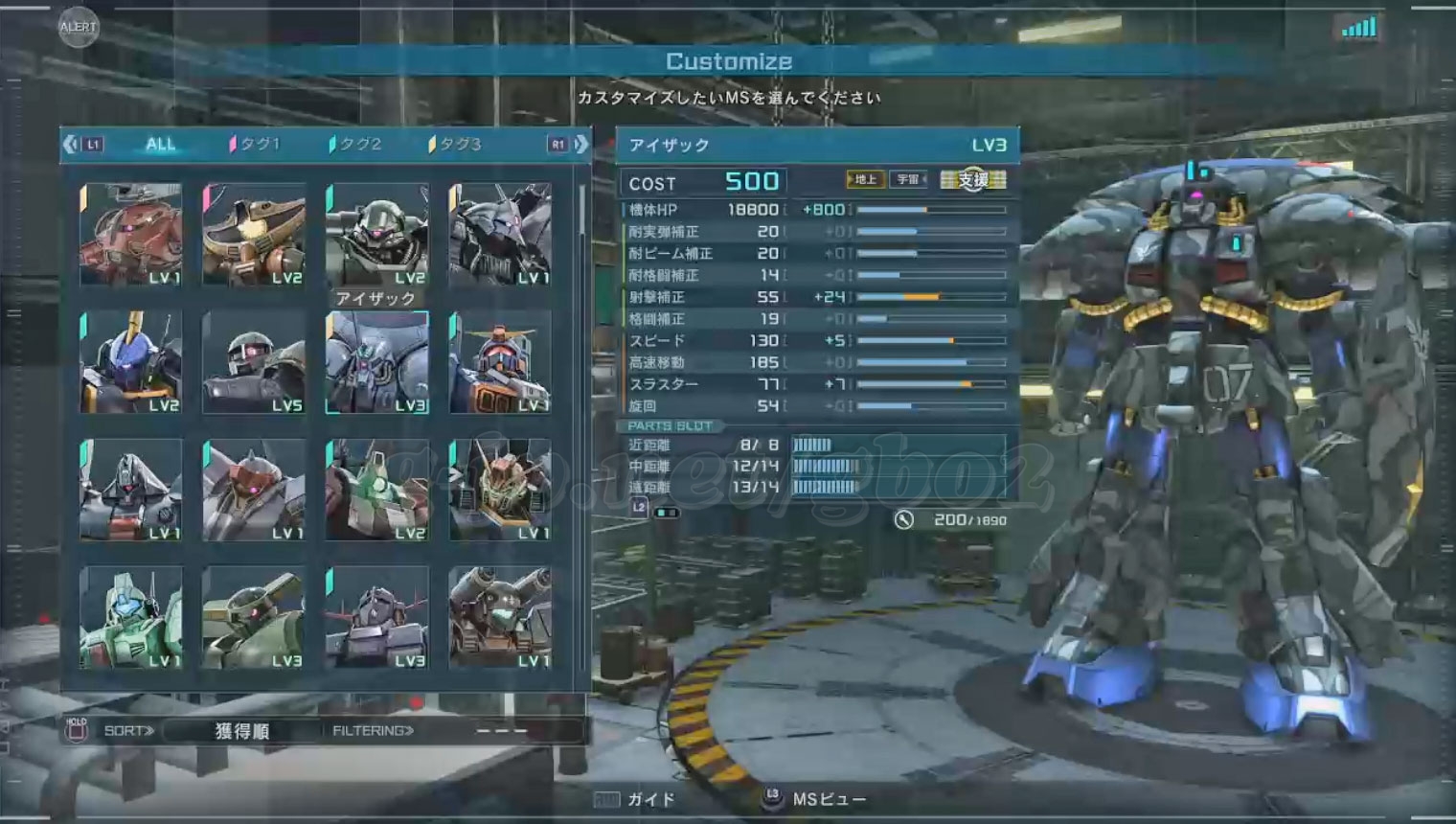Select the green Zaku LV3 in bottom row
The width and height of the screenshot is (1456, 824).
[254, 618]
